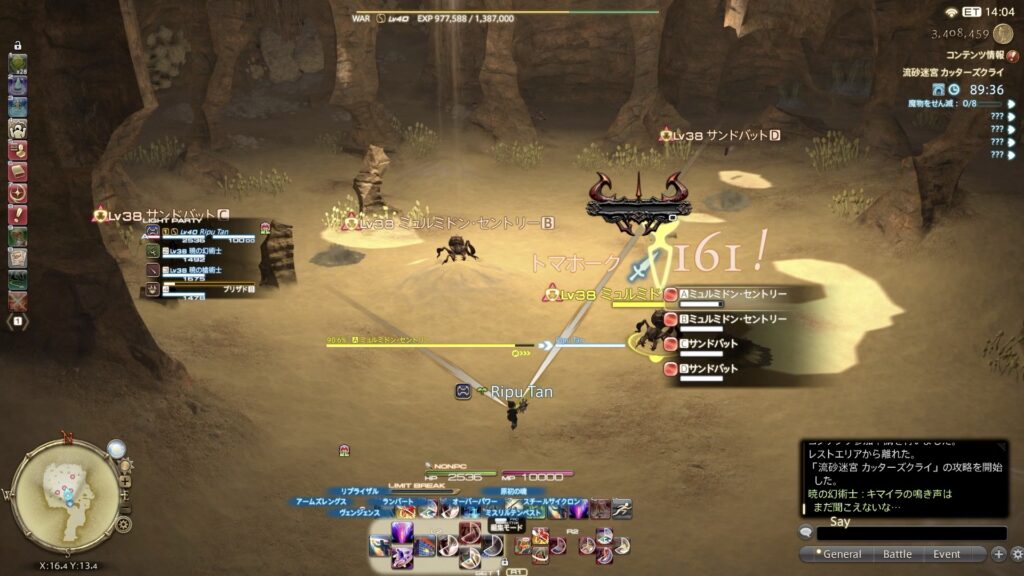Switch to the Battle chat tab
This screenshot has width=1024, height=576.
(x=897, y=554)
